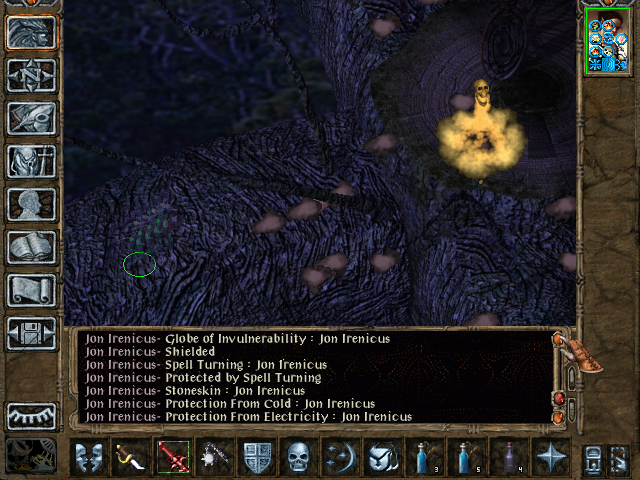Image resolution: width=640 pixels, height=480 pixels.
Task: Open cast spell with the crescent icon
Action: coord(339,458)
